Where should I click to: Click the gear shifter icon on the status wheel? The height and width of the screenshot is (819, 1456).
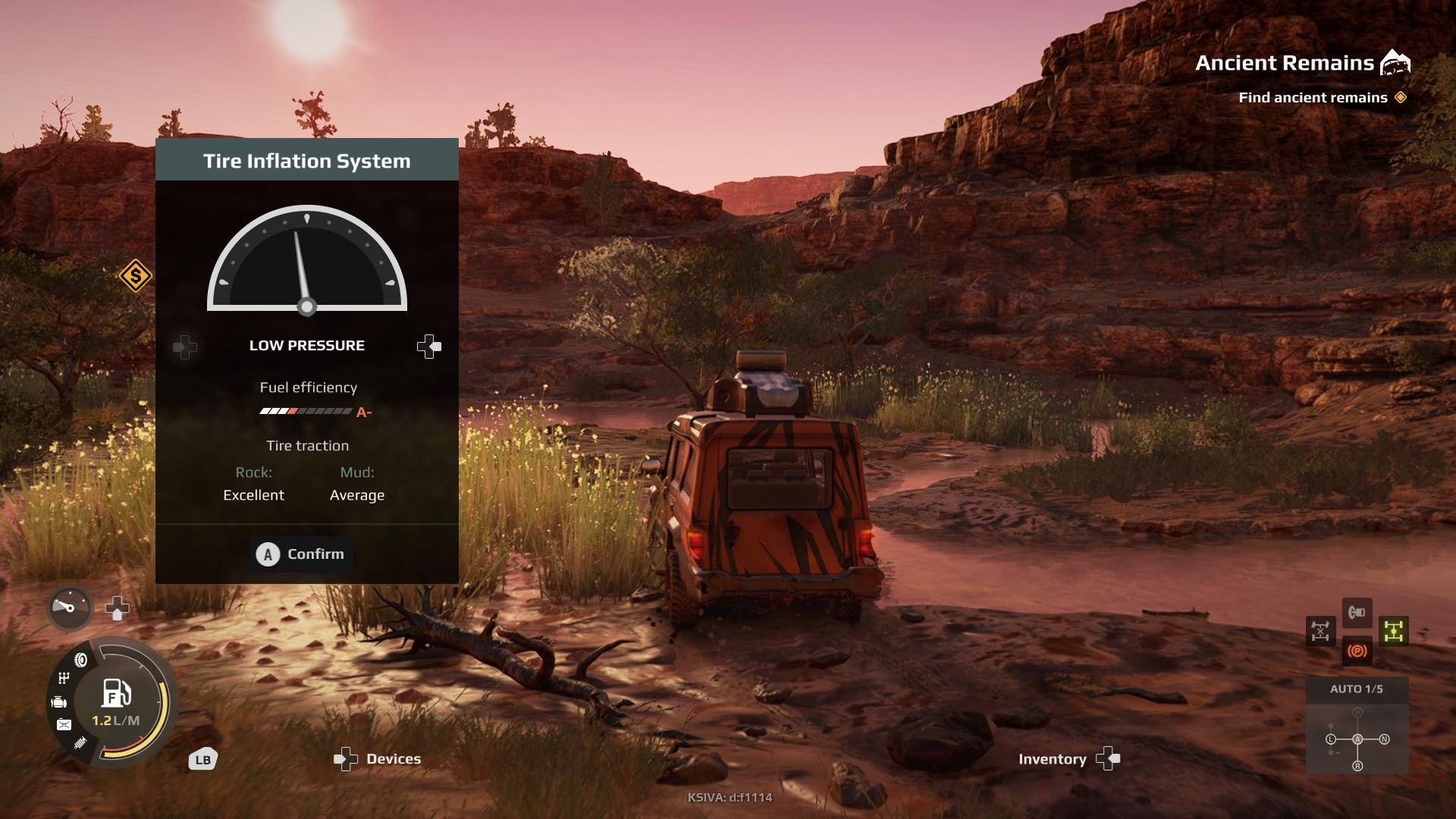(x=63, y=677)
